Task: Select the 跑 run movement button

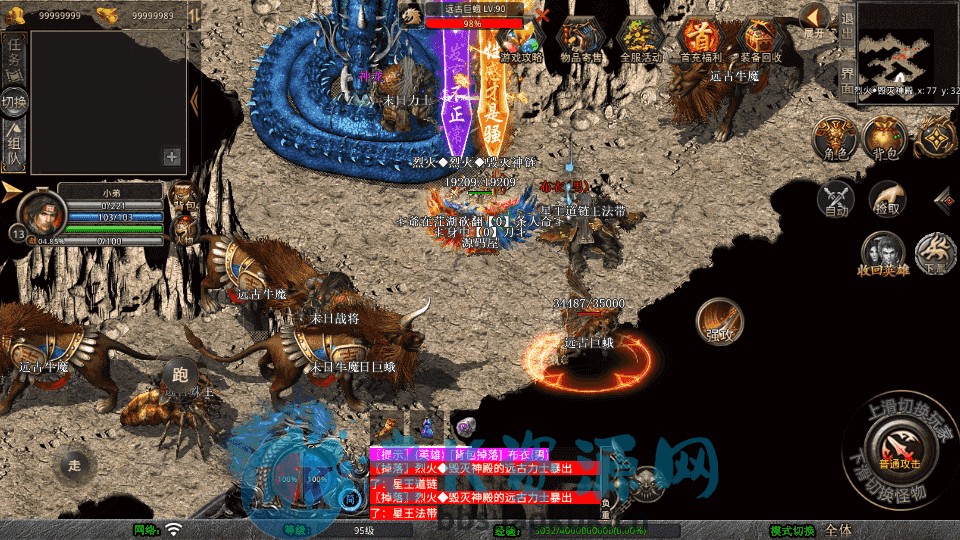Action: click(180, 376)
